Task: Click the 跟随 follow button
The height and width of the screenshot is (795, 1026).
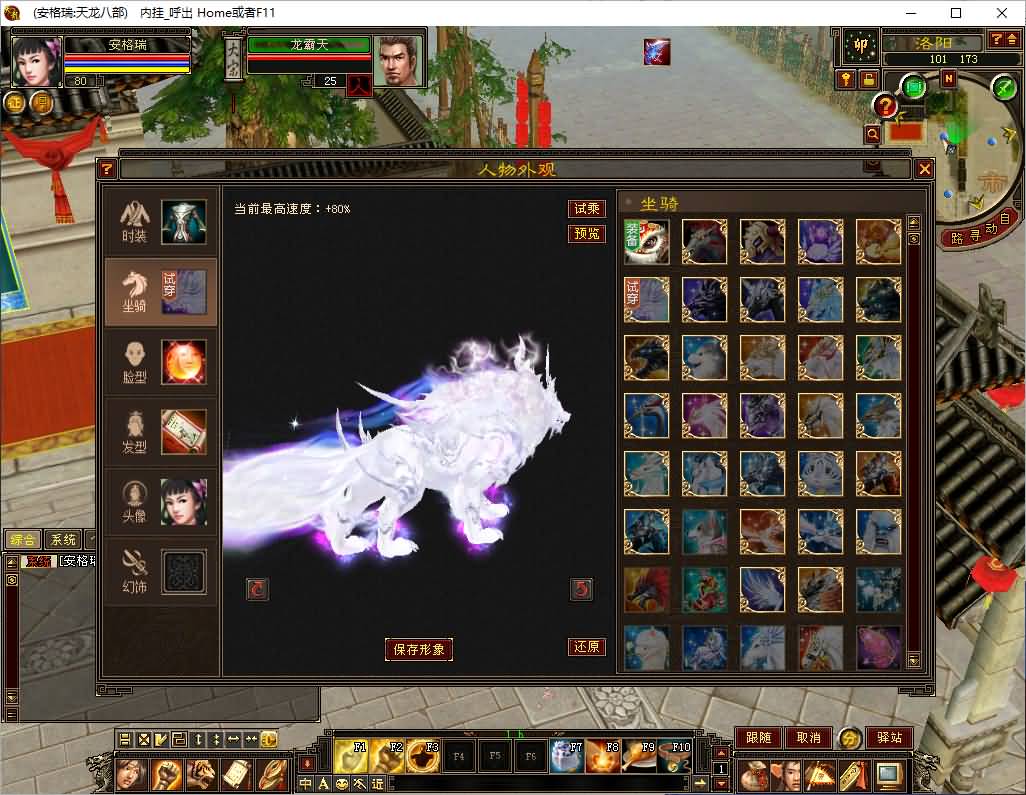Action: coord(759,738)
